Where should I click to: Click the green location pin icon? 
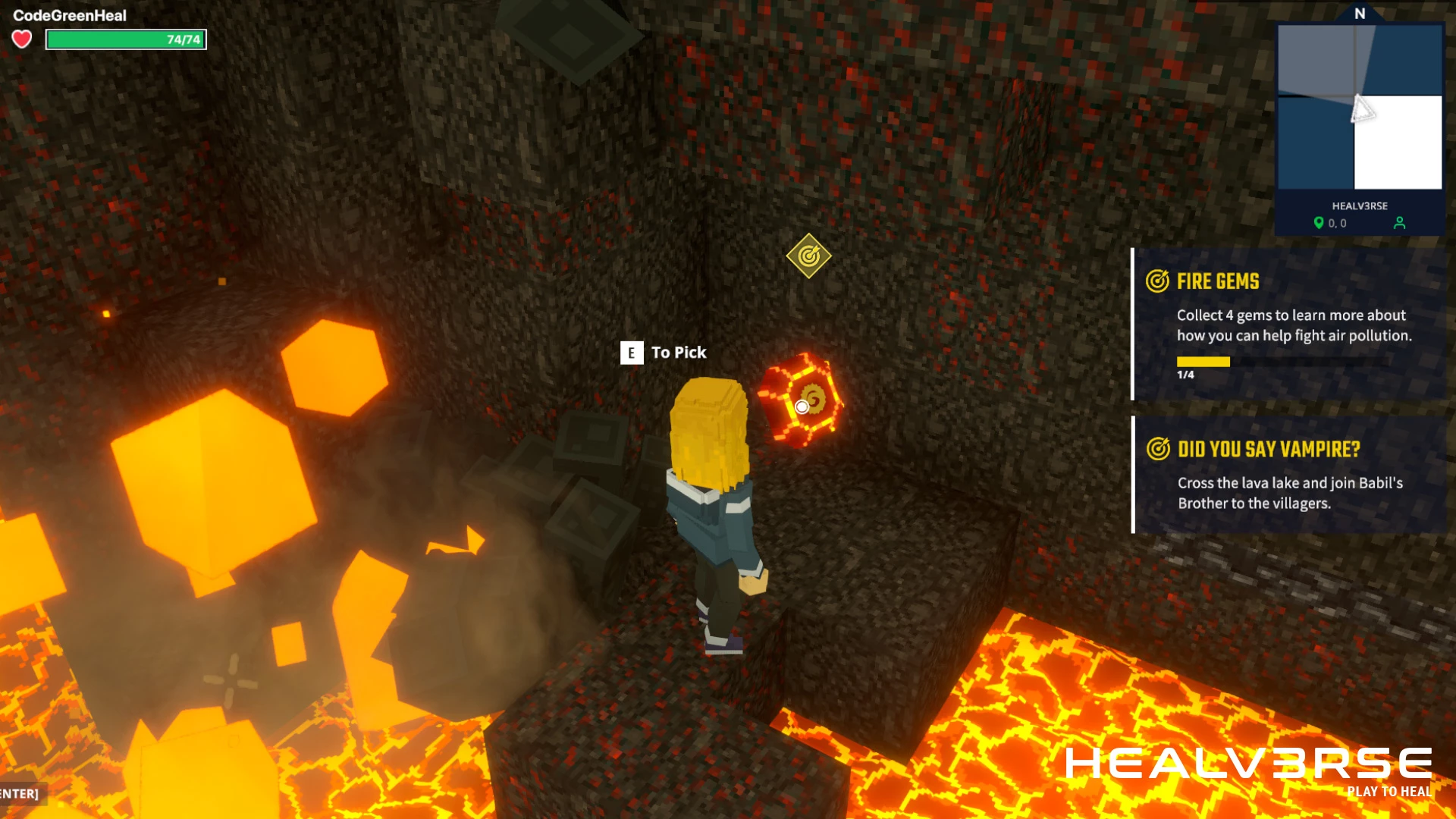tap(1319, 223)
